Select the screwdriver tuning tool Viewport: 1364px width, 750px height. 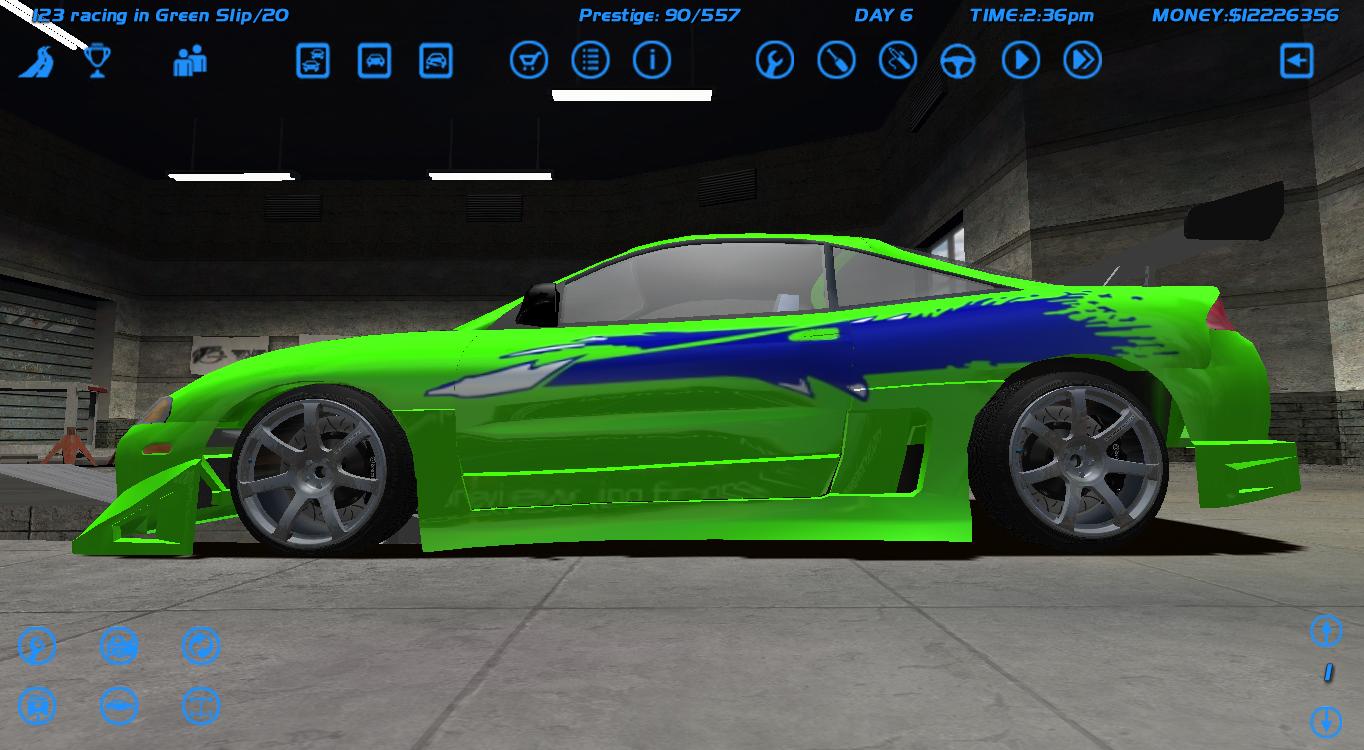pyautogui.click(x=835, y=60)
